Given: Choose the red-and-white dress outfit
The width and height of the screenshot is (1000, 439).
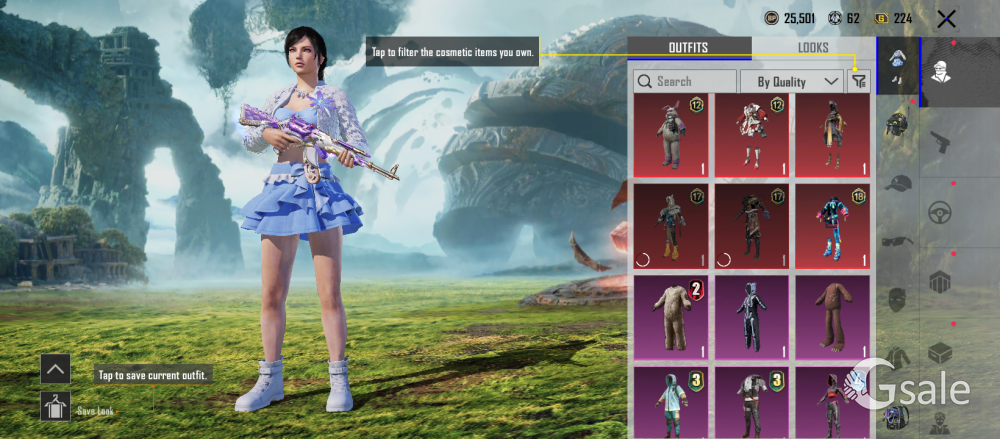Looking at the screenshot, I should pos(752,135).
